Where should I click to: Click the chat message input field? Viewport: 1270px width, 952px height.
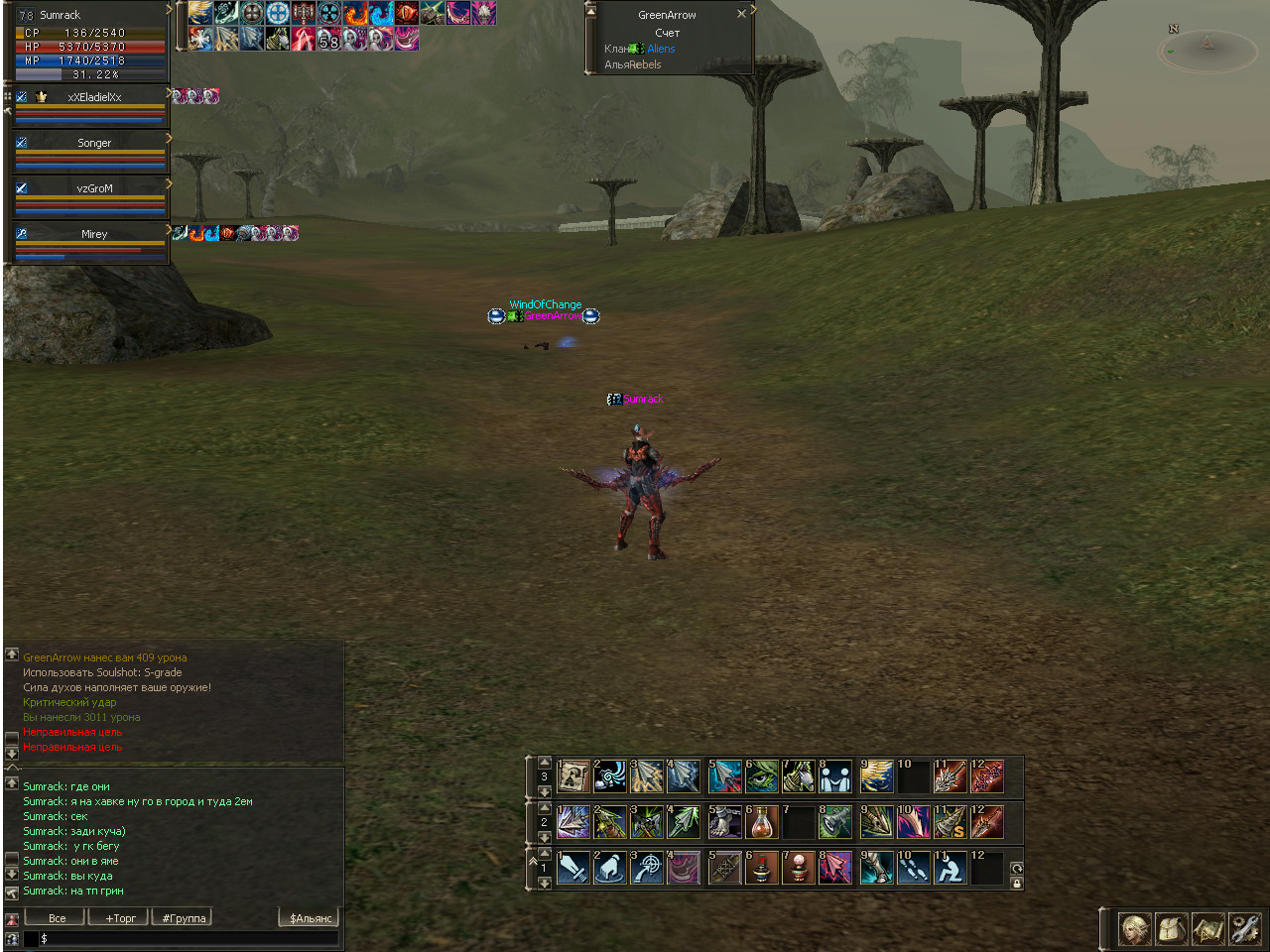click(189, 938)
